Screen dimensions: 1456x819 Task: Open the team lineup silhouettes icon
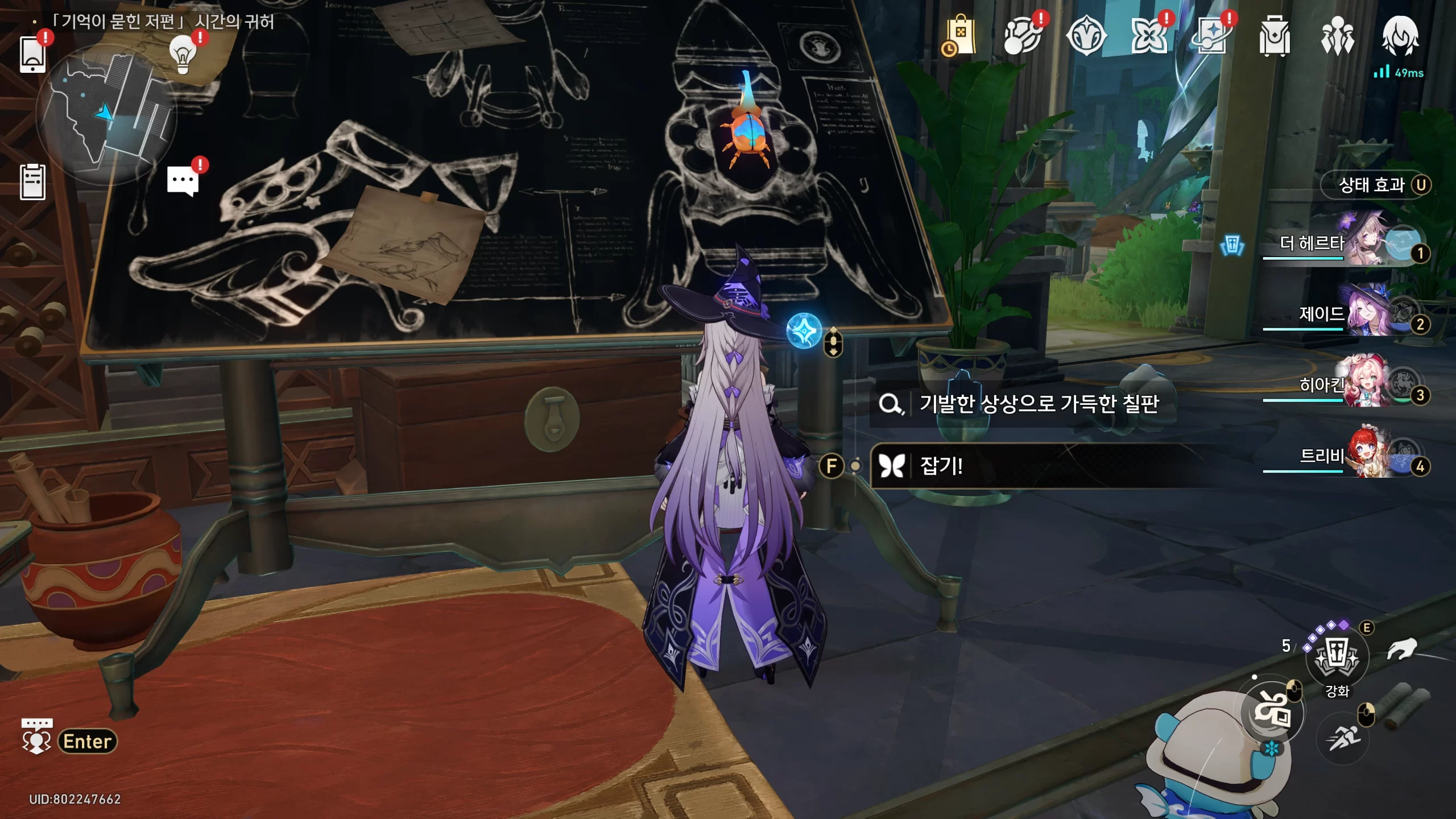[1337, 36]
